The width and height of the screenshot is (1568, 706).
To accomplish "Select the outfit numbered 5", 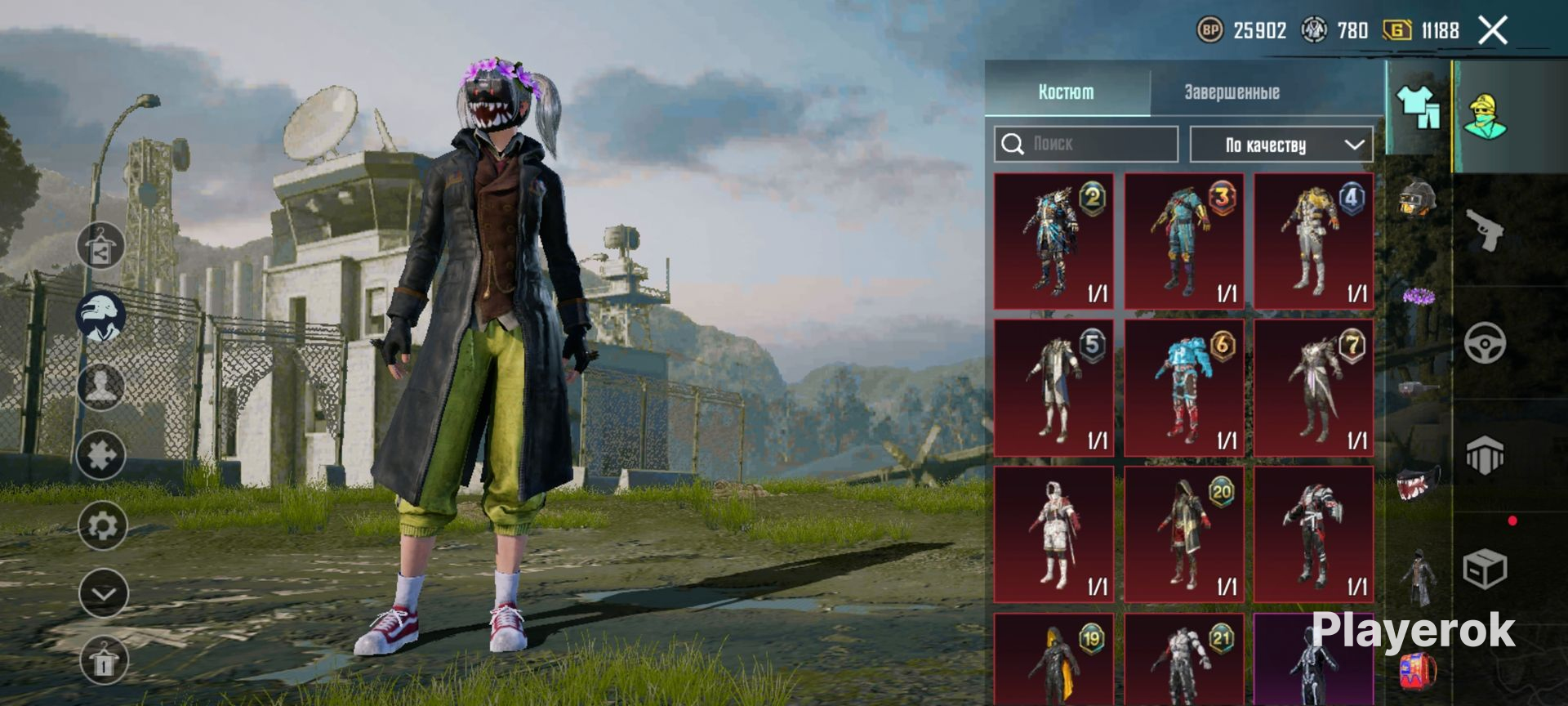I will pyautogui.click(x=1053, y=388).
